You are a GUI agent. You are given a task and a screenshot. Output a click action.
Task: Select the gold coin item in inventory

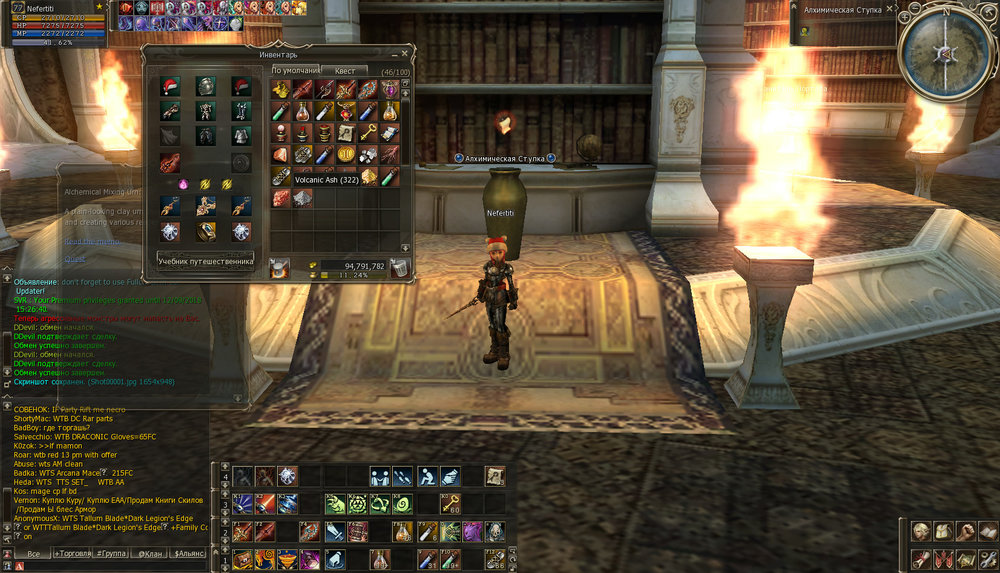(x=347, y=154)
